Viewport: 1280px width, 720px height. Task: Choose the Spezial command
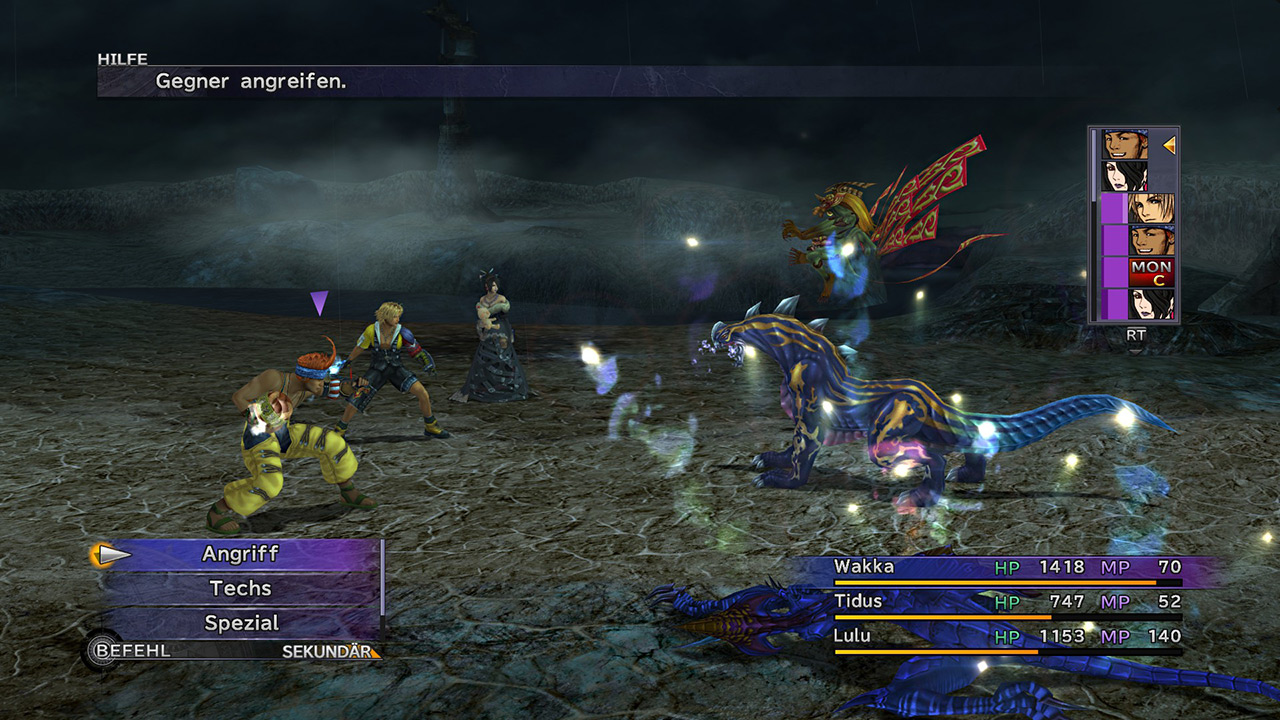pos(240,623)
